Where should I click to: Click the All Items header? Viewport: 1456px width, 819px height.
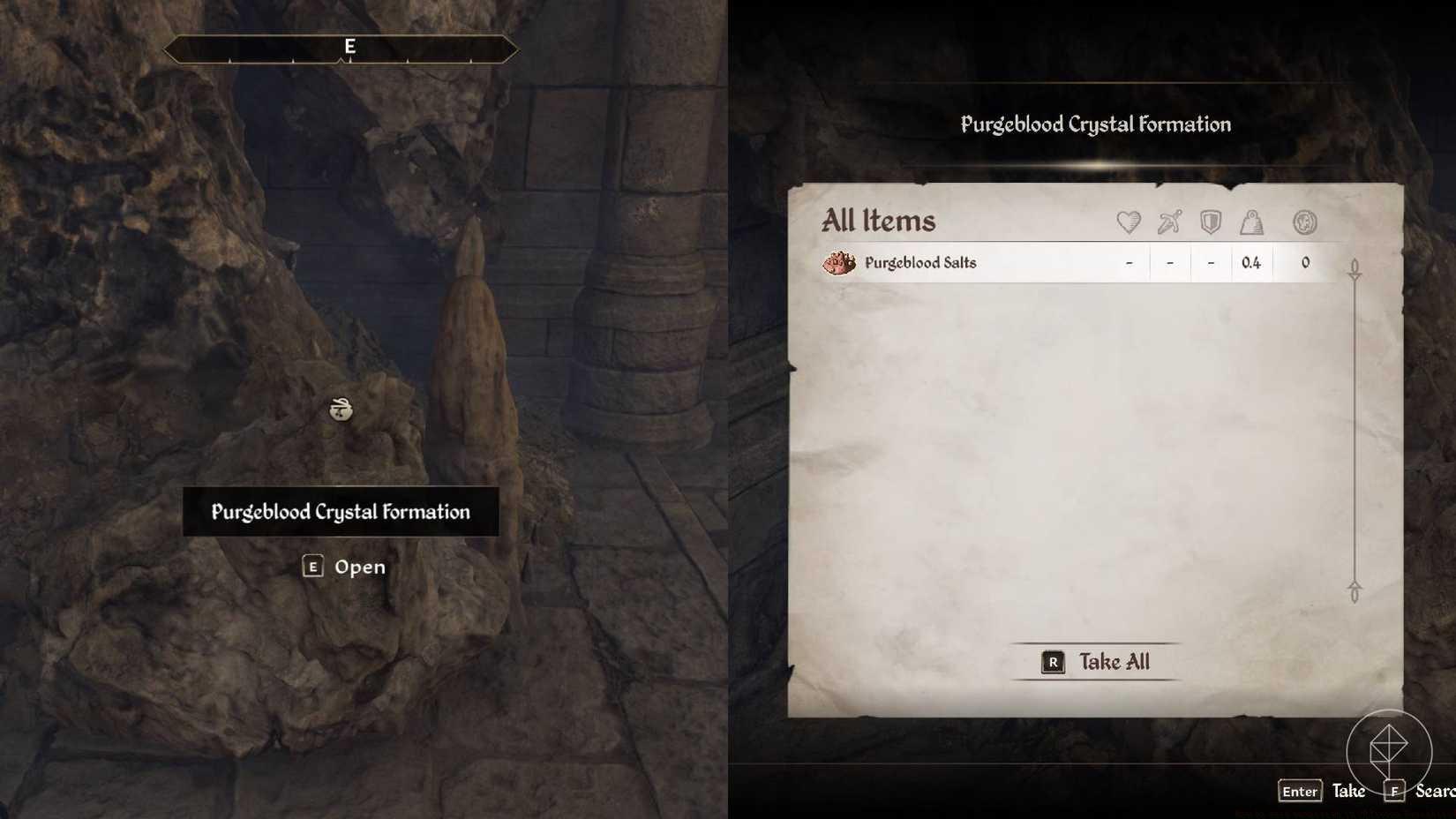point(879,221)
